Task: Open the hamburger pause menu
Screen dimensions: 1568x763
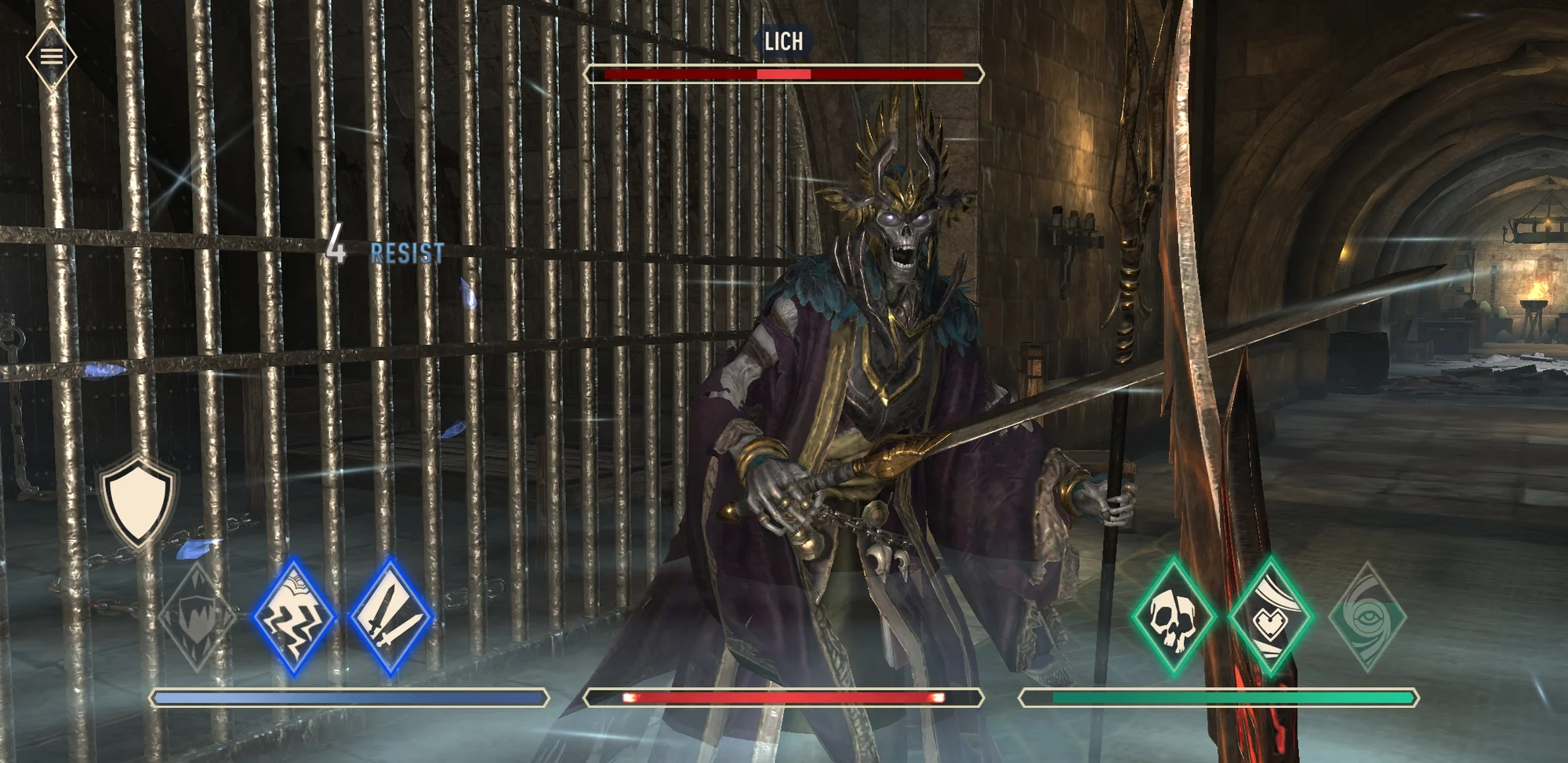Action: pyautogui.click(x=51, y=54)
